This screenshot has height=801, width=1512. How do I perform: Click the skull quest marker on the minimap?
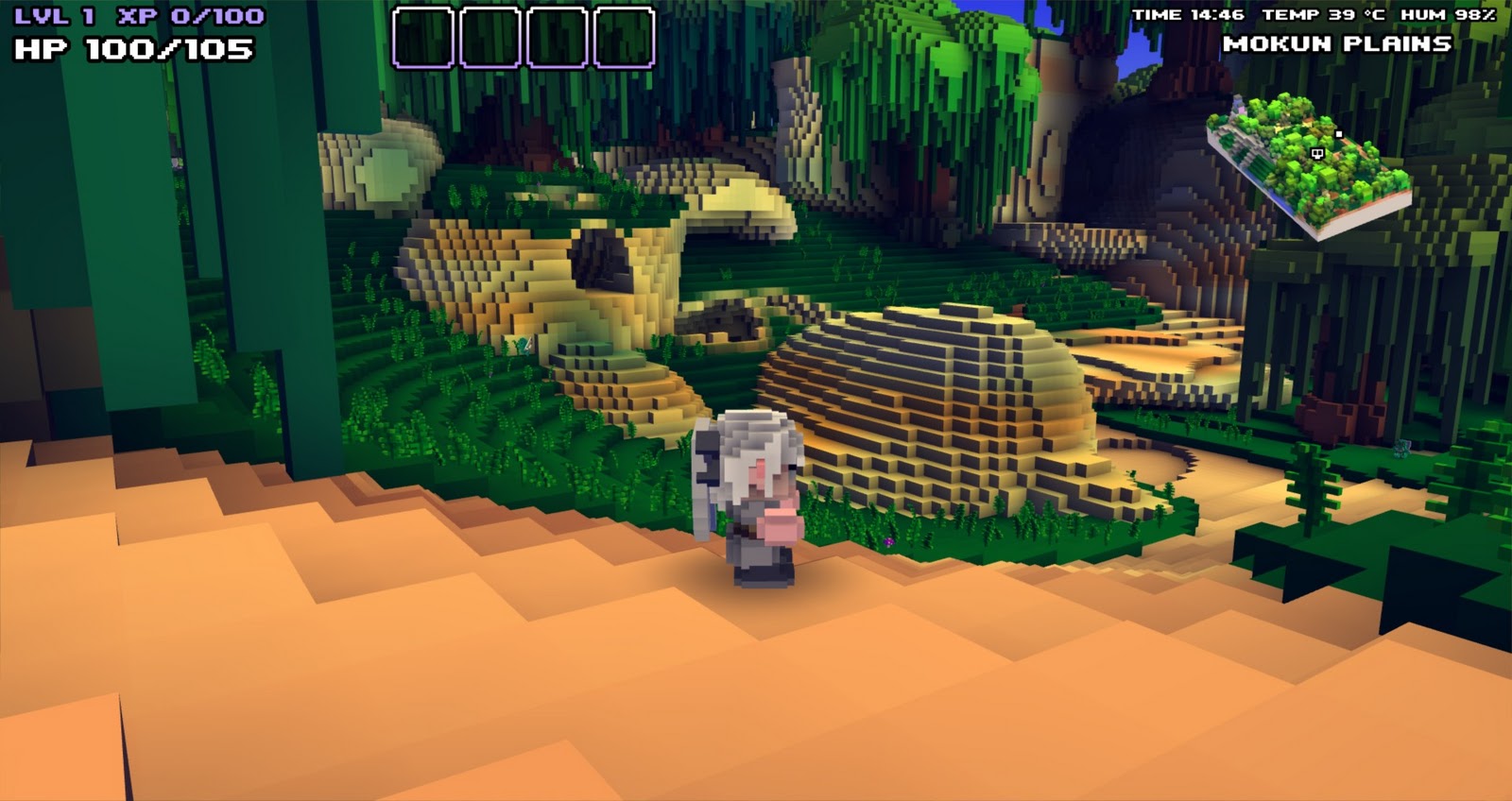click(1317, 154)
